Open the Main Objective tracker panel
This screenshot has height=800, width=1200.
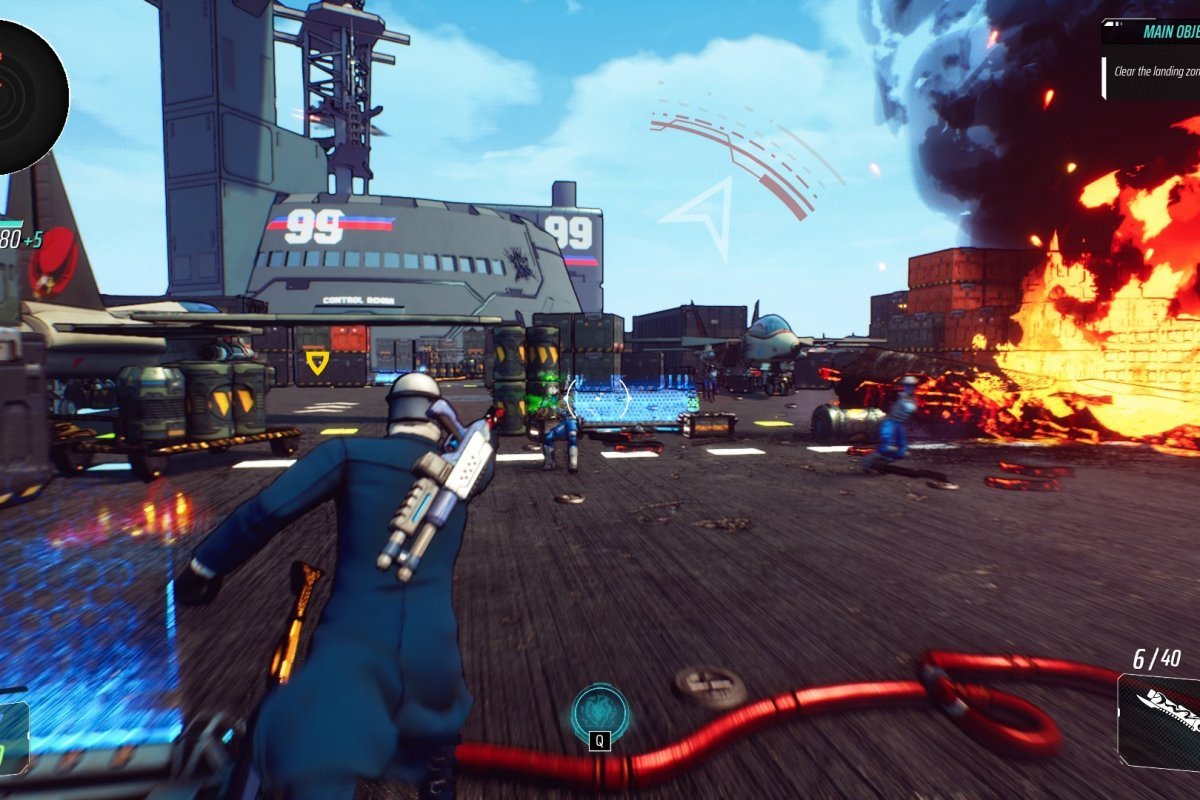1152,58
